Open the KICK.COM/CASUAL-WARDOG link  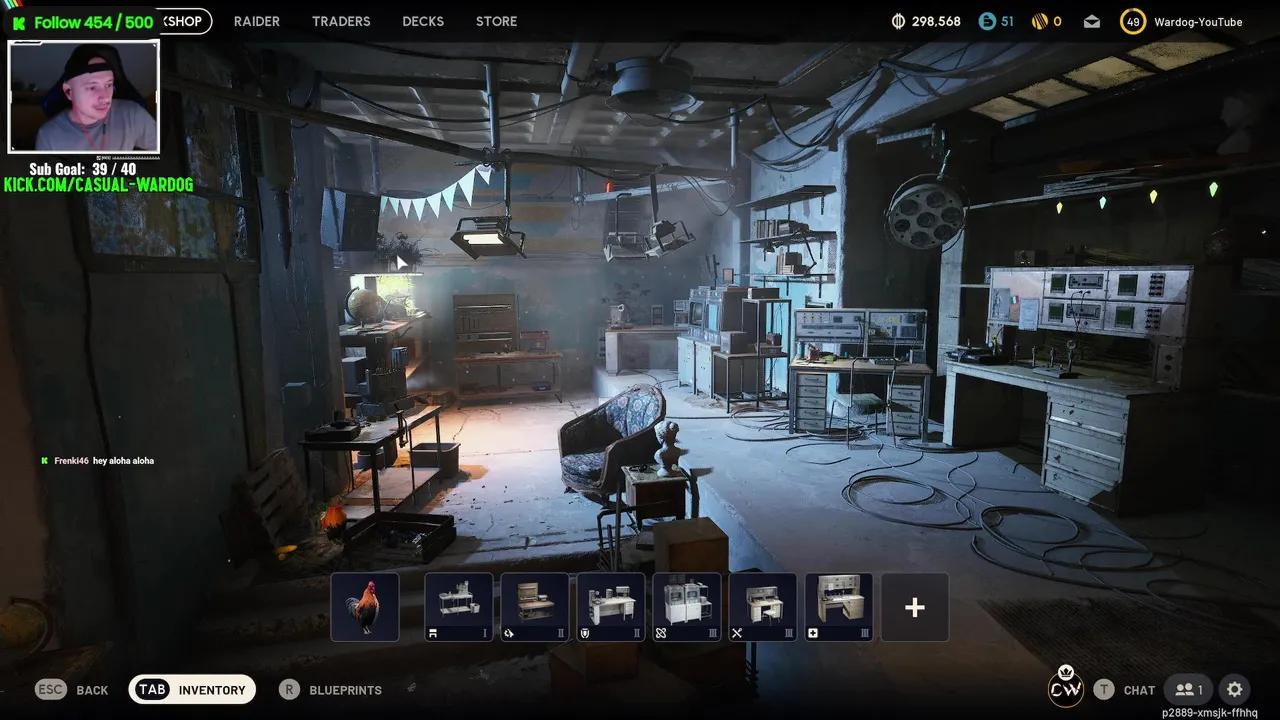pos(95,184)
